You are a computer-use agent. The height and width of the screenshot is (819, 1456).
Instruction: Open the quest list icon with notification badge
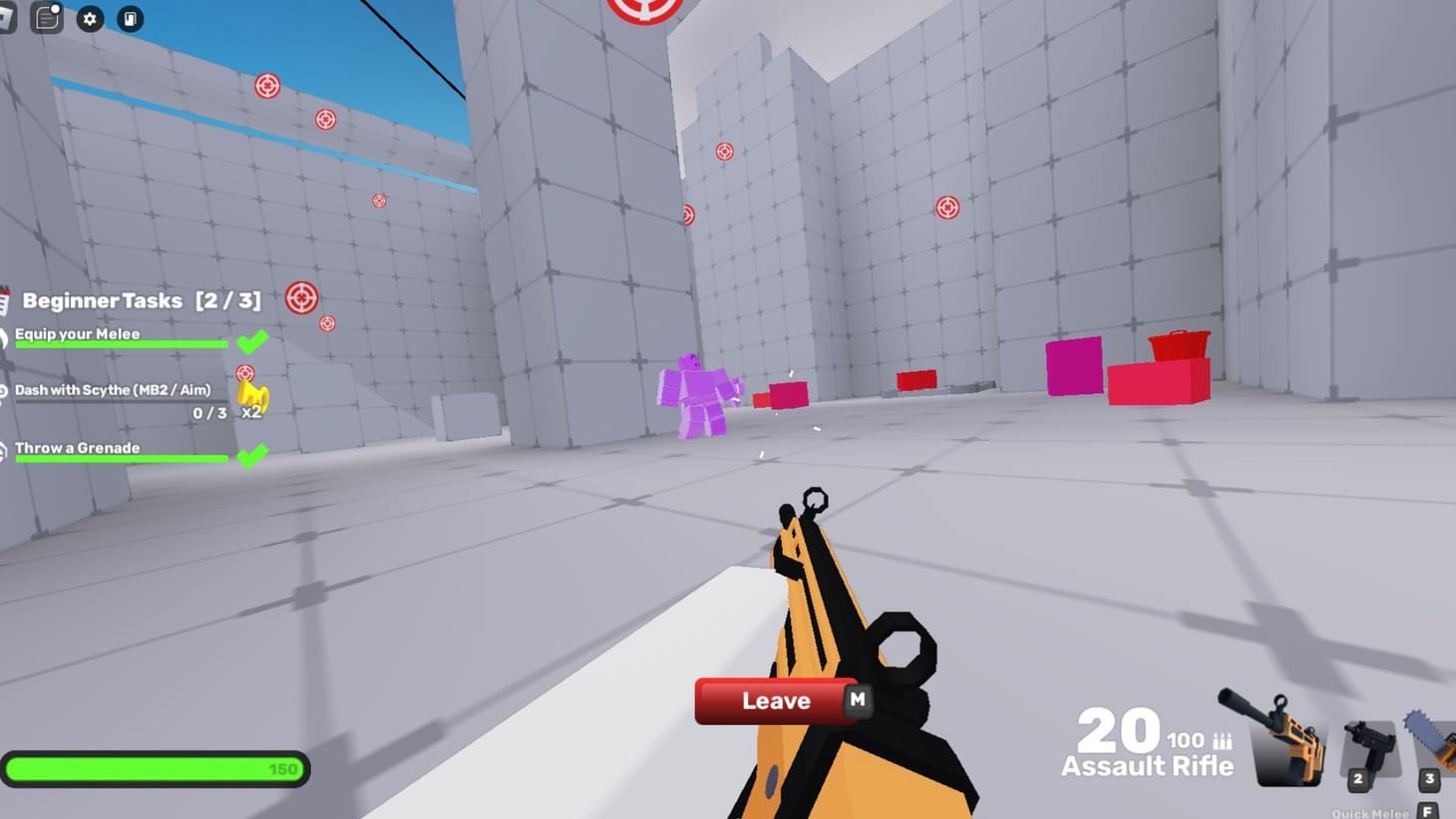[46, 19]
